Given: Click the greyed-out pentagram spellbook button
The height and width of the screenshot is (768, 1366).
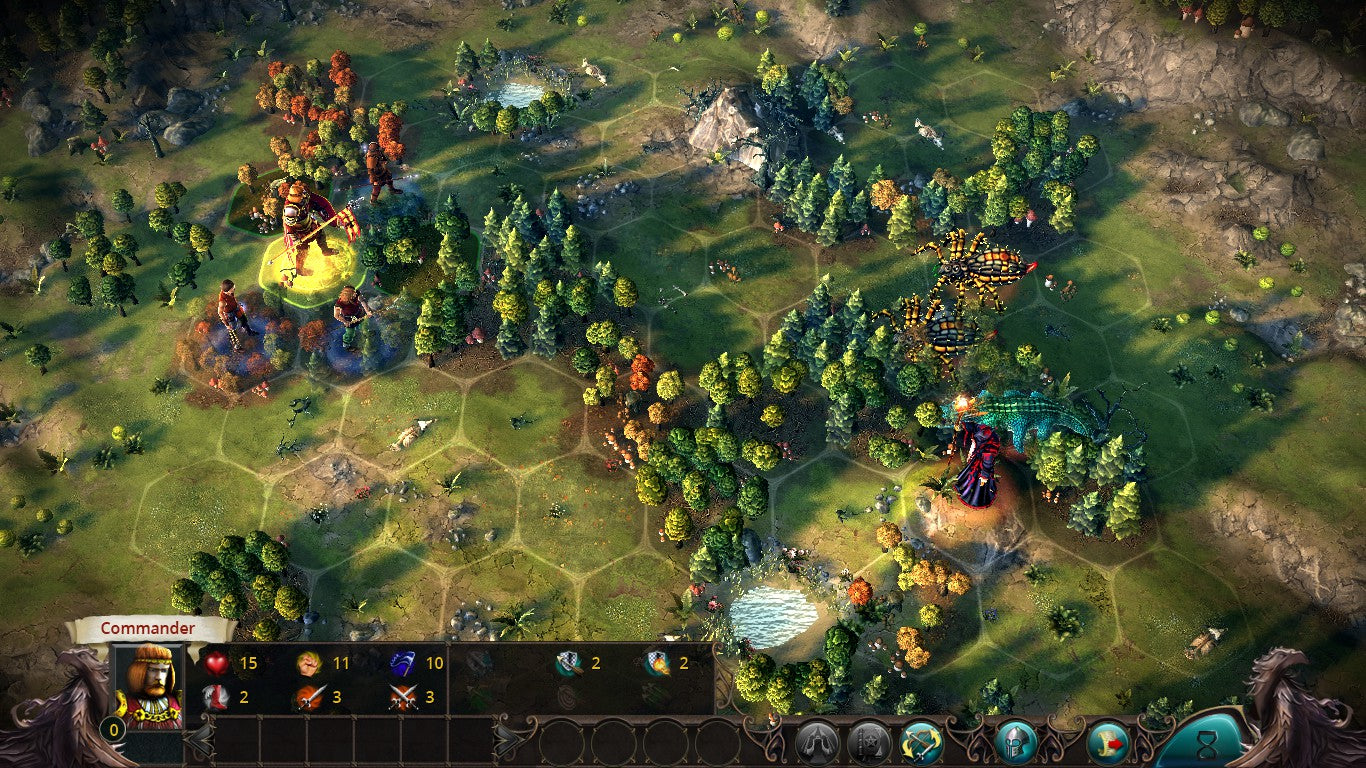Looking at the screenshot, I should coord(869,742).
